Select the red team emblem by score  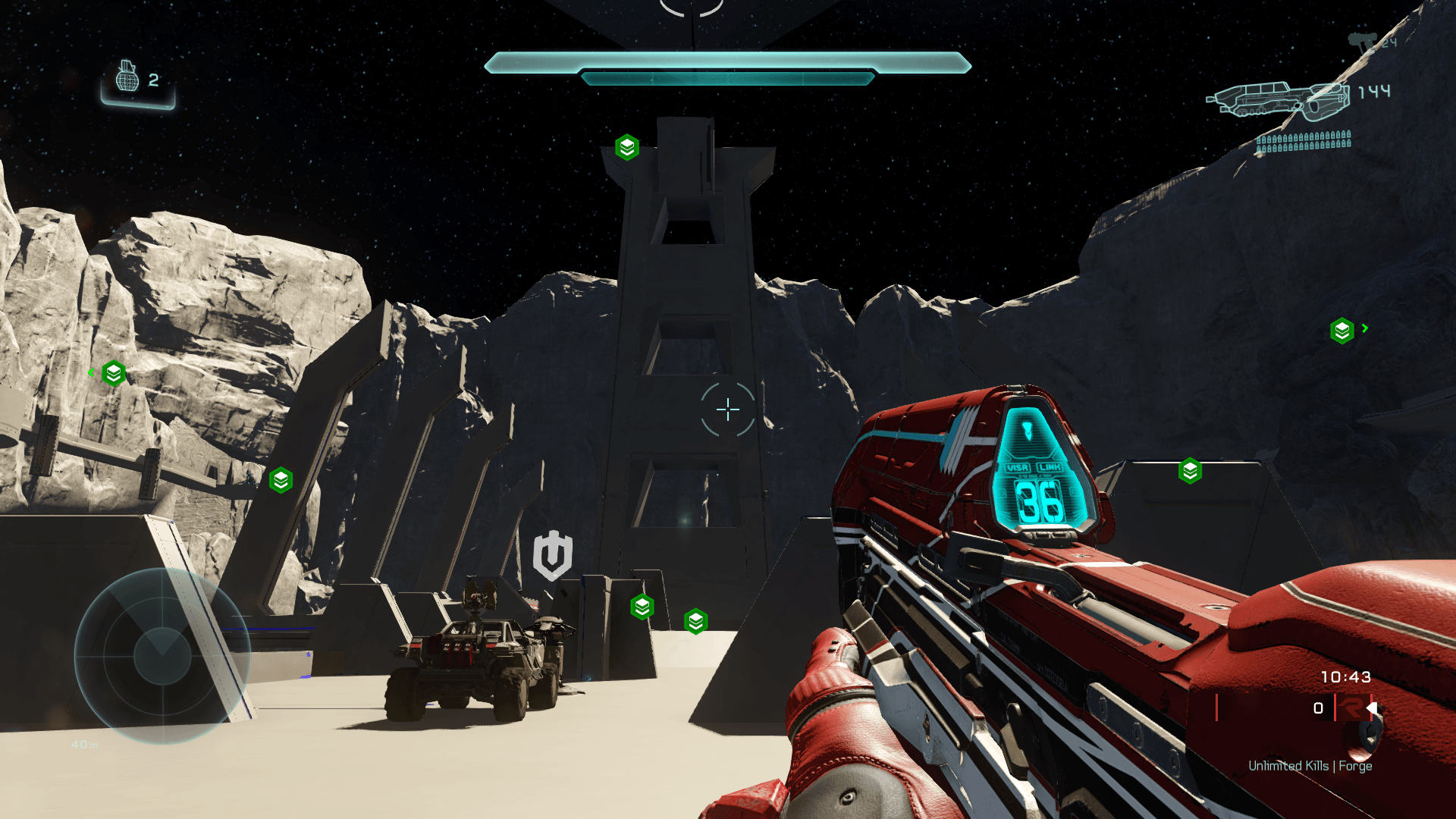1351,708
